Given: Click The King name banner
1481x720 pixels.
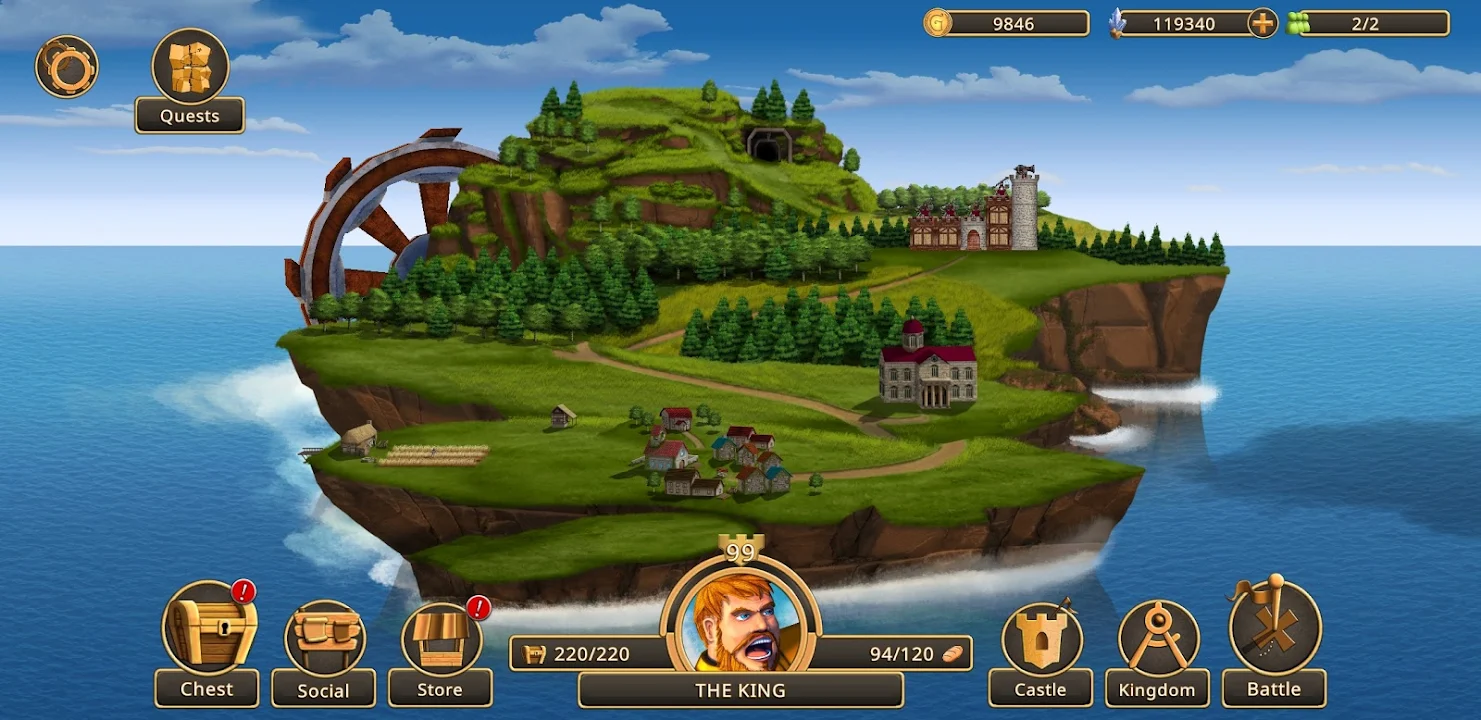Looking at the screenshot, I should click(x=740, y=690).
